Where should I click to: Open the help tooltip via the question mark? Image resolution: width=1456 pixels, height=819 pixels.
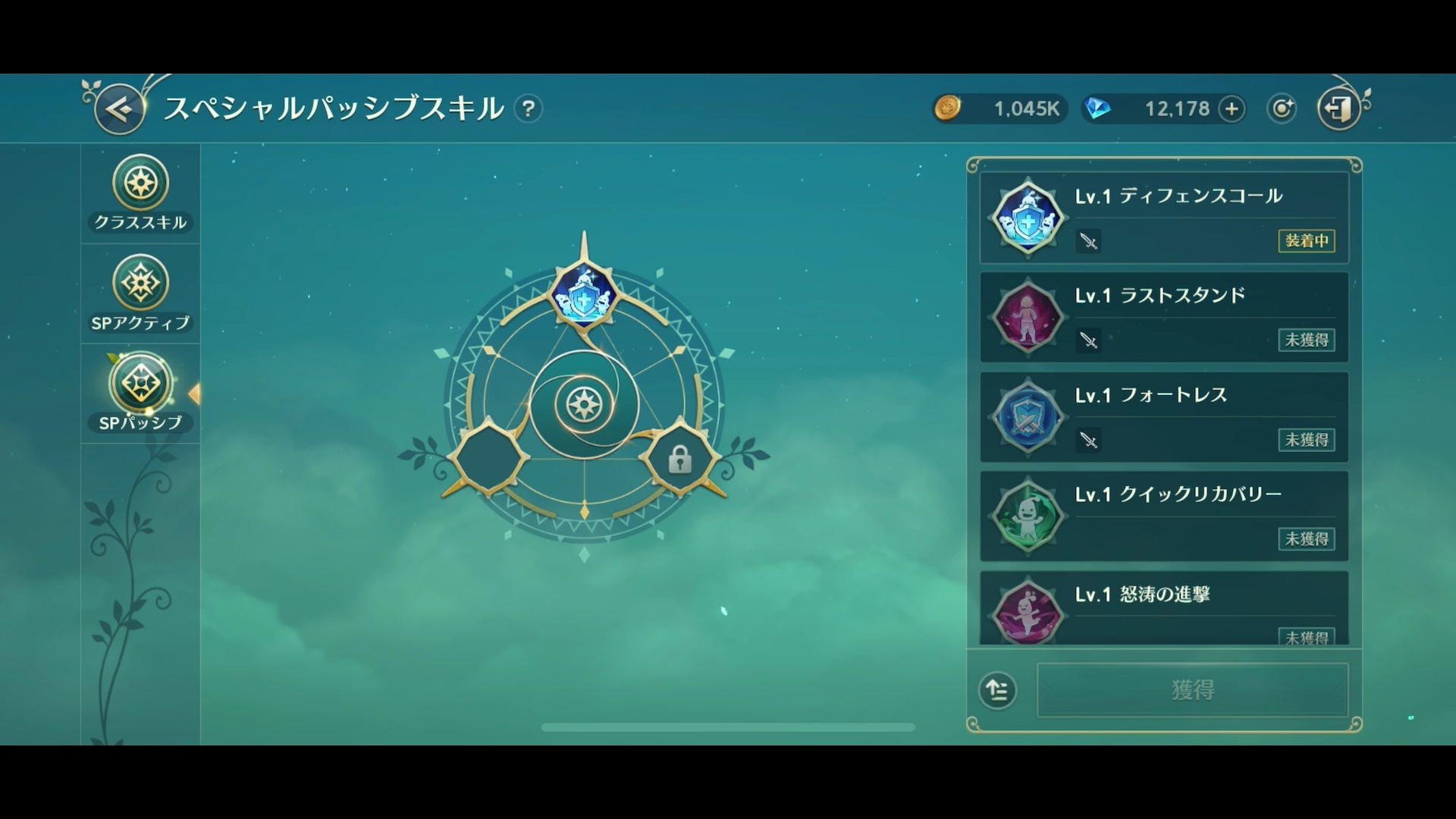pos(529,108)
